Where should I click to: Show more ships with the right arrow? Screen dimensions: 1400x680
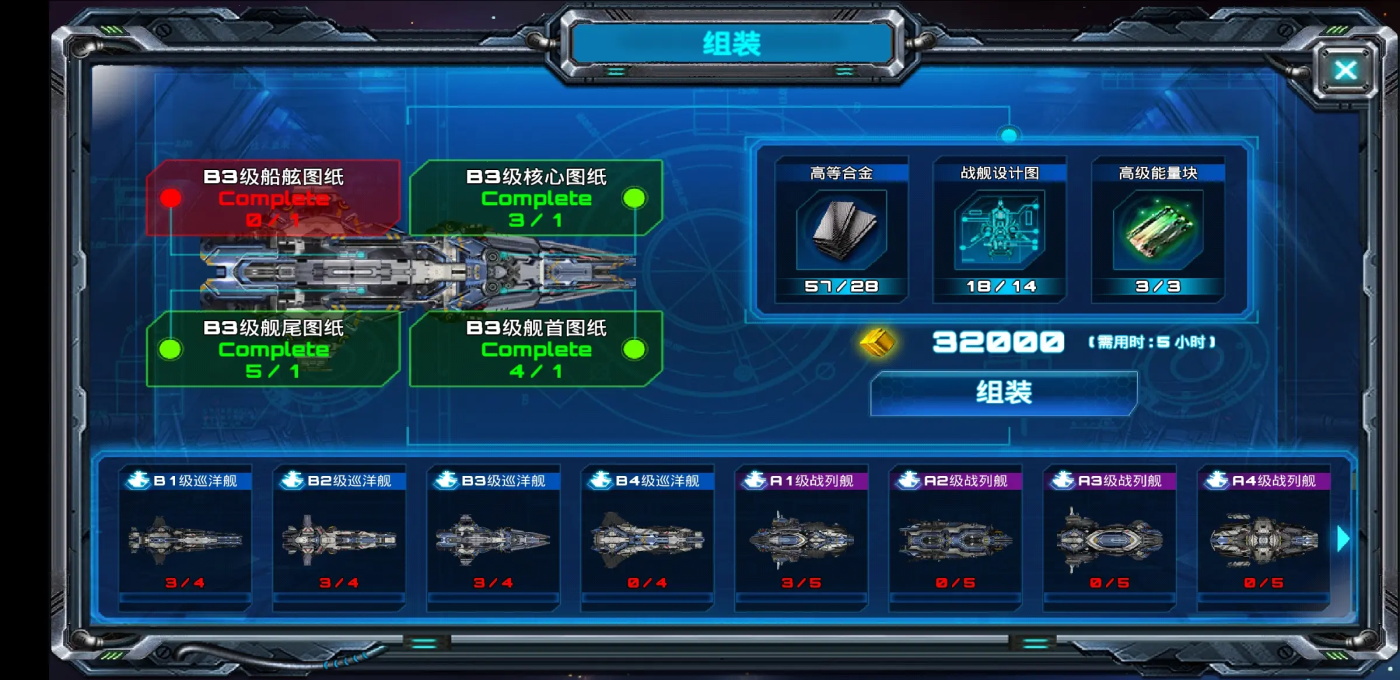[x=1343, y=539]
